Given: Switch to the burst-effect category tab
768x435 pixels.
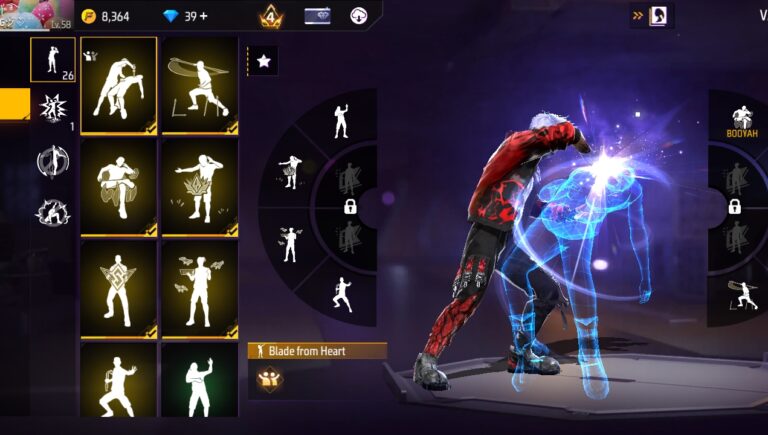Looking at the screenshot, I should 52,108.
